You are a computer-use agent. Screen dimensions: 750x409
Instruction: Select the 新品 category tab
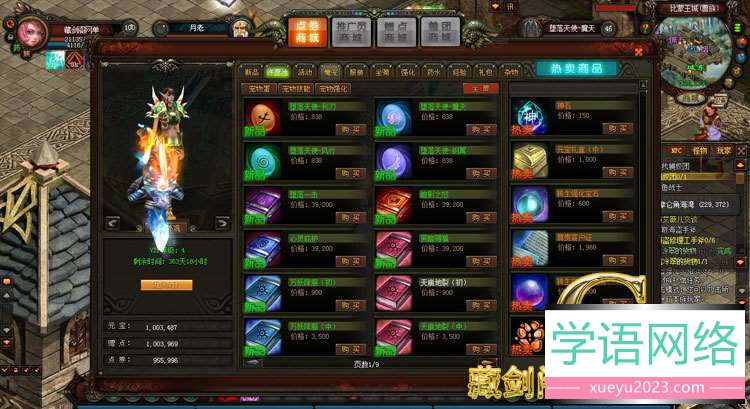251,72
